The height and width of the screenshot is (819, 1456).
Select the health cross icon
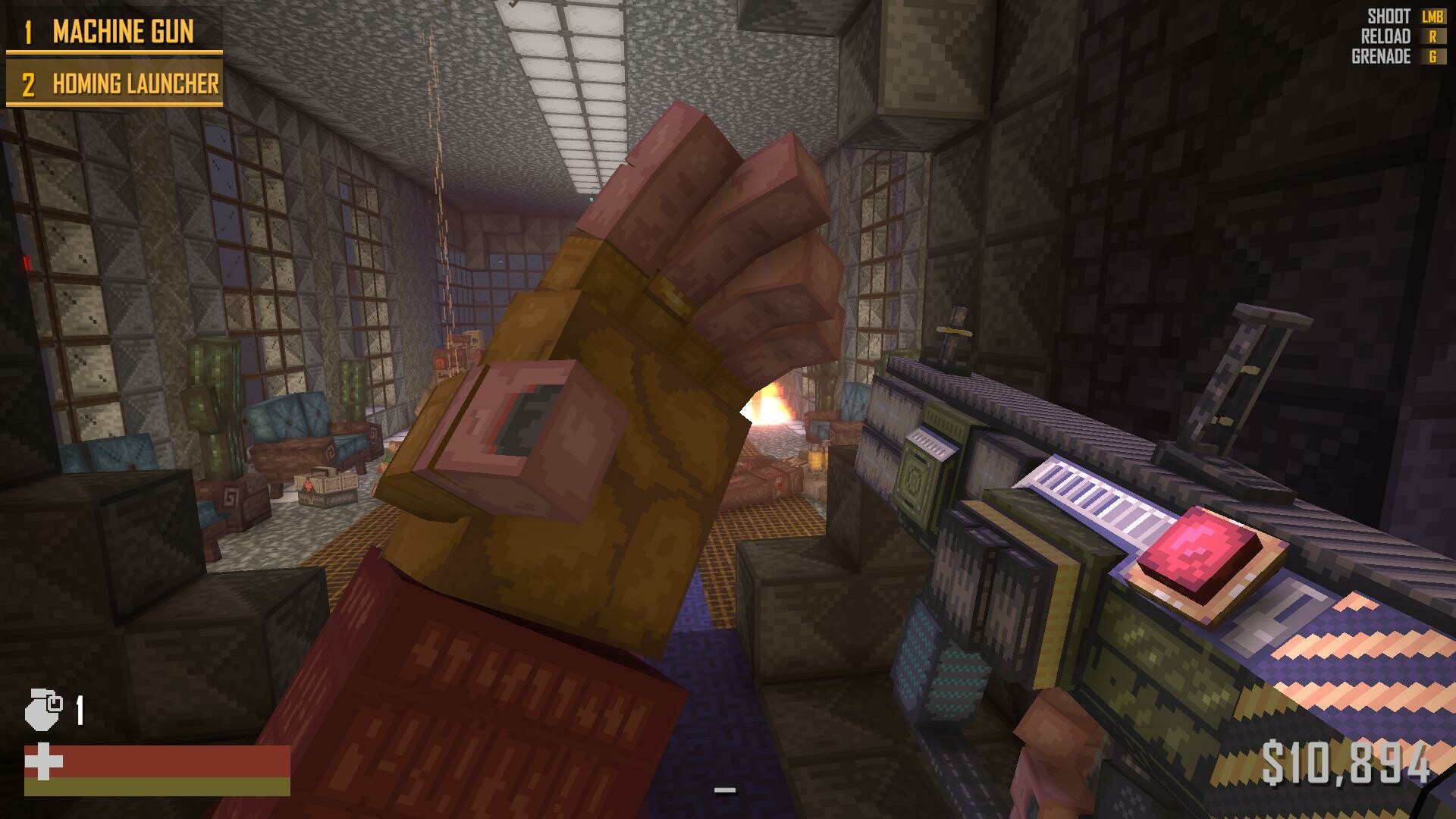click(43, 760)
